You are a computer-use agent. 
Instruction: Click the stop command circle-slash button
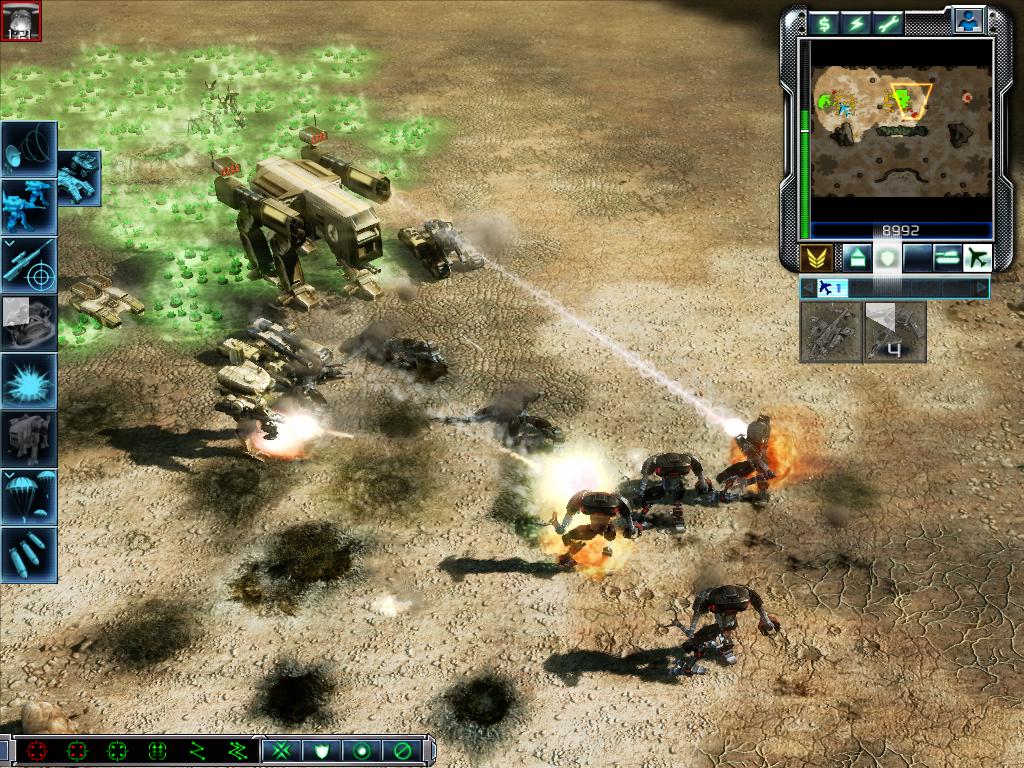coord(402,750)
